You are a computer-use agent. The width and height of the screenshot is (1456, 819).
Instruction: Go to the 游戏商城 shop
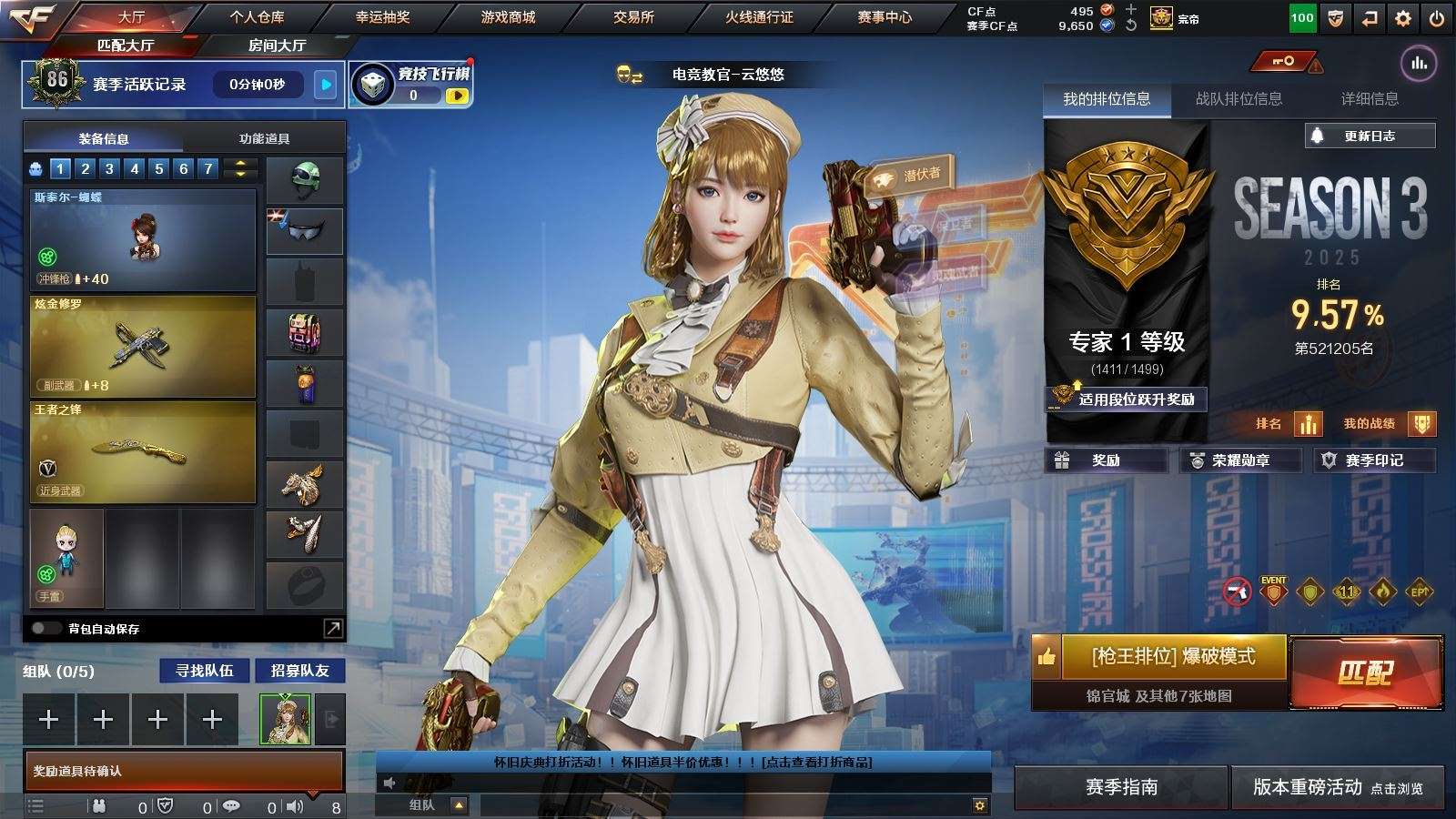pos(508,17)
